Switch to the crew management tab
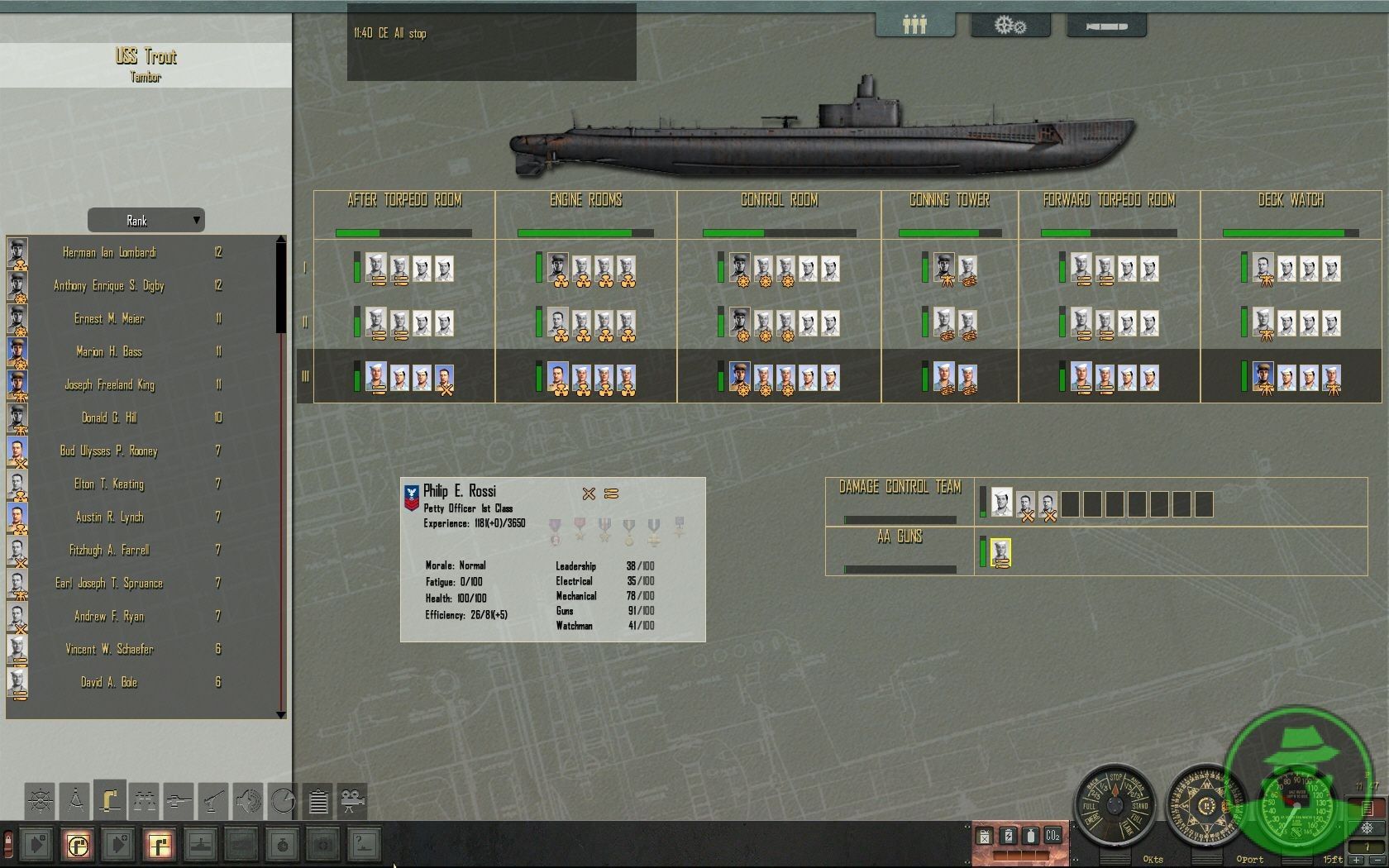1389x868 pixels. [914, 26]
